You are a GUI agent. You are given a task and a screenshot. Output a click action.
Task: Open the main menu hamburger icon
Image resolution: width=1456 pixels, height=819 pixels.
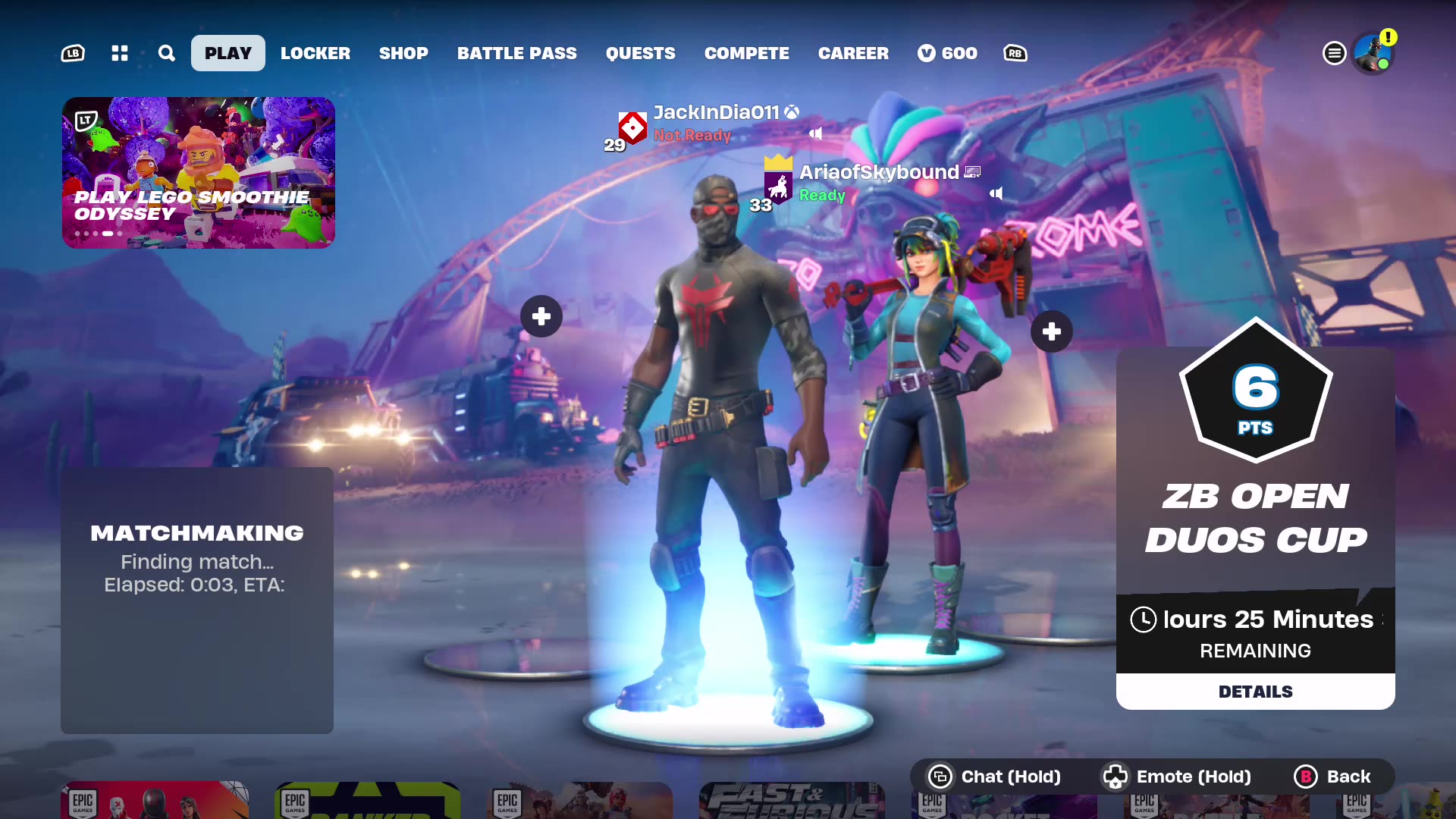pyautogui.click(x=1335, y=53)
